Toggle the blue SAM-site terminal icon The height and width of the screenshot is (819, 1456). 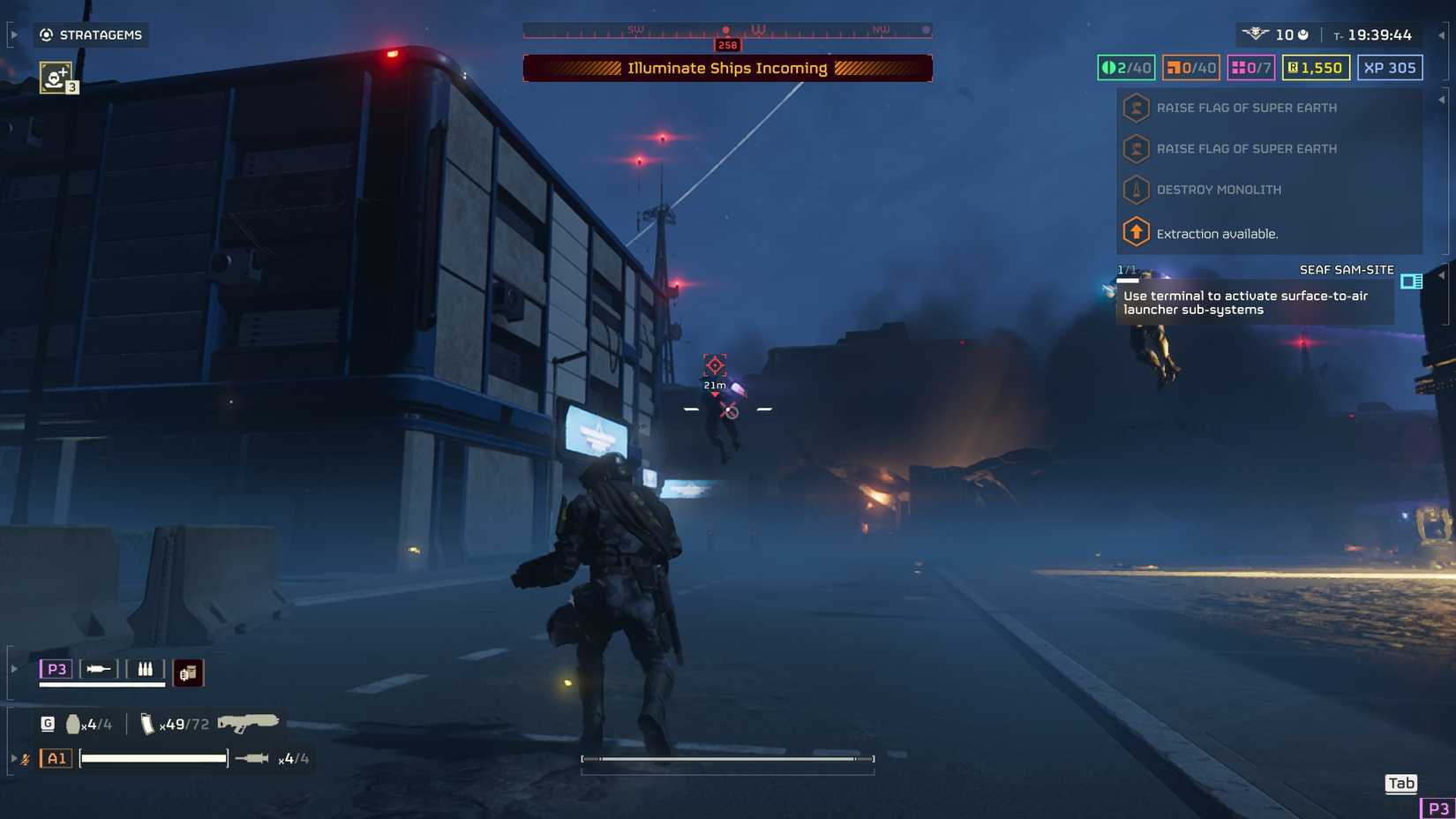[1411, 282]
